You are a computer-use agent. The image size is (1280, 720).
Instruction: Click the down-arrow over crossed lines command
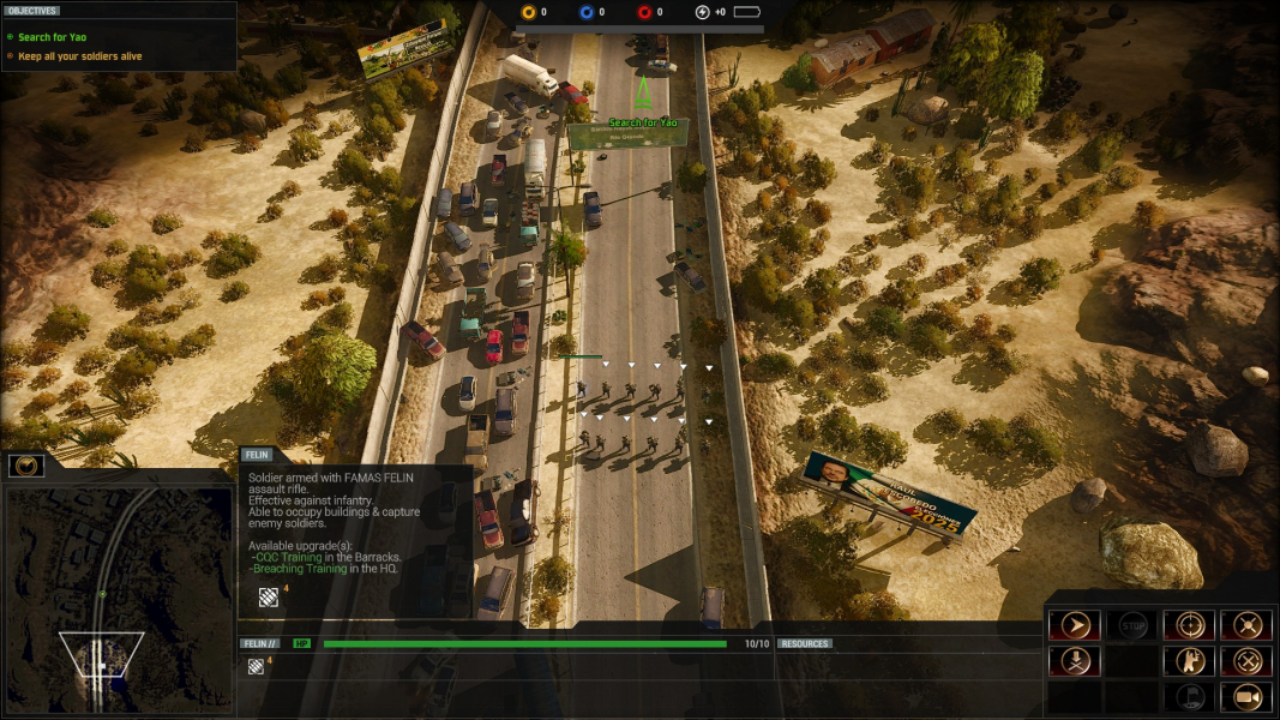[1074, 661]
